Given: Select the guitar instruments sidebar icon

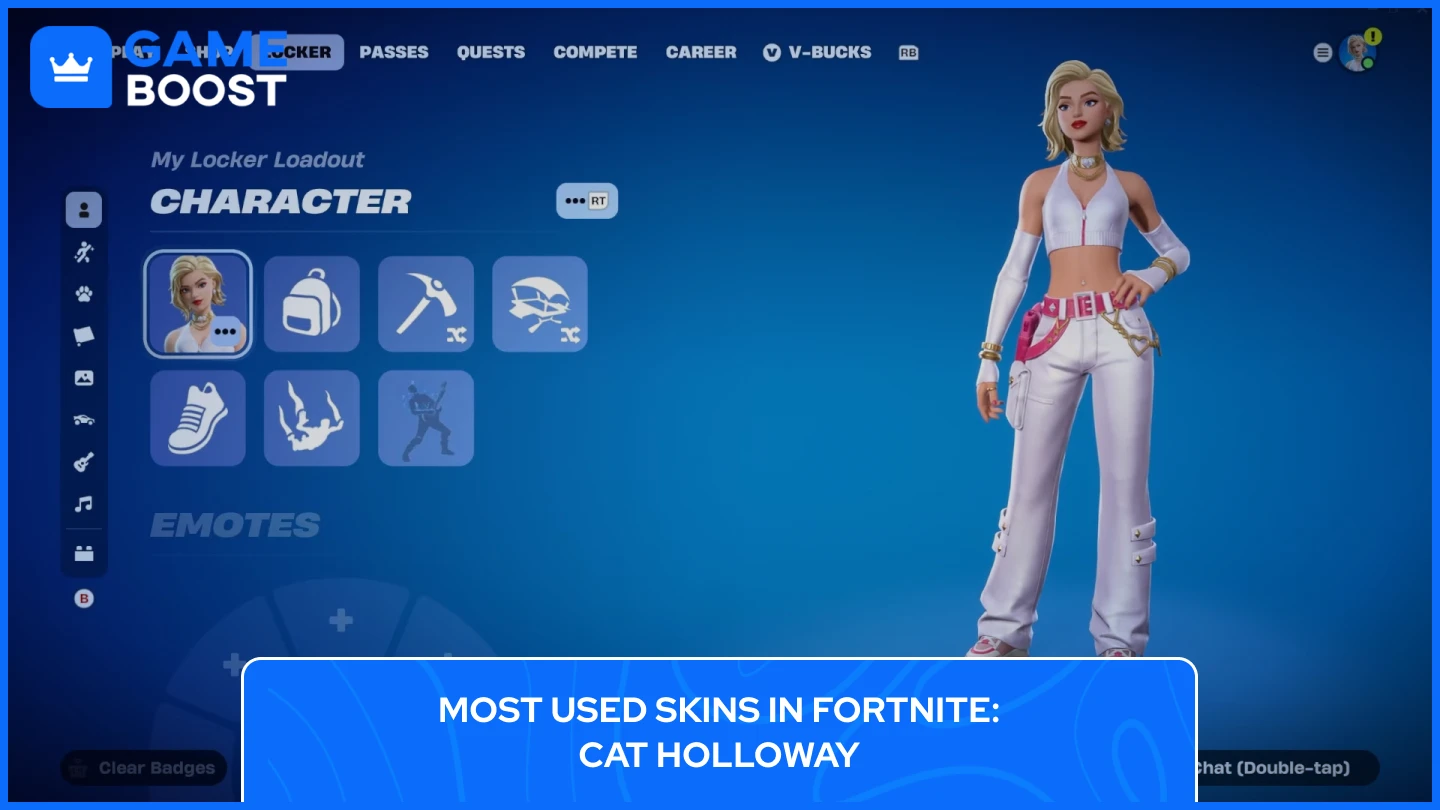Looking at the screenshot, I should click(x=84, y=461).
